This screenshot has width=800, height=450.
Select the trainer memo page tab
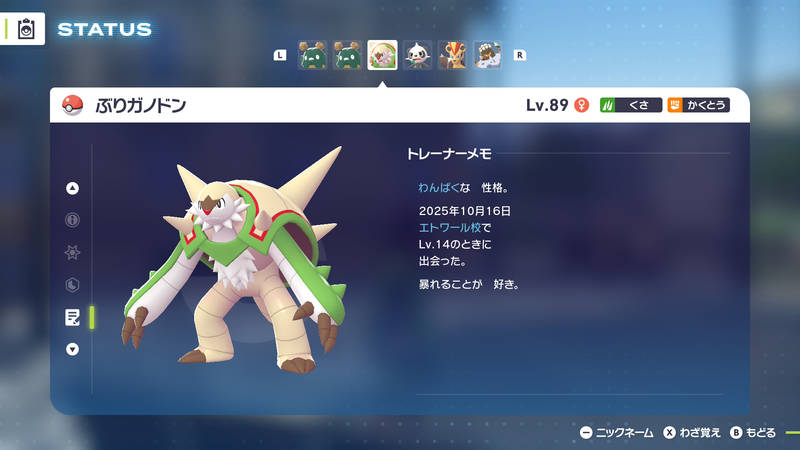point(72,317)
